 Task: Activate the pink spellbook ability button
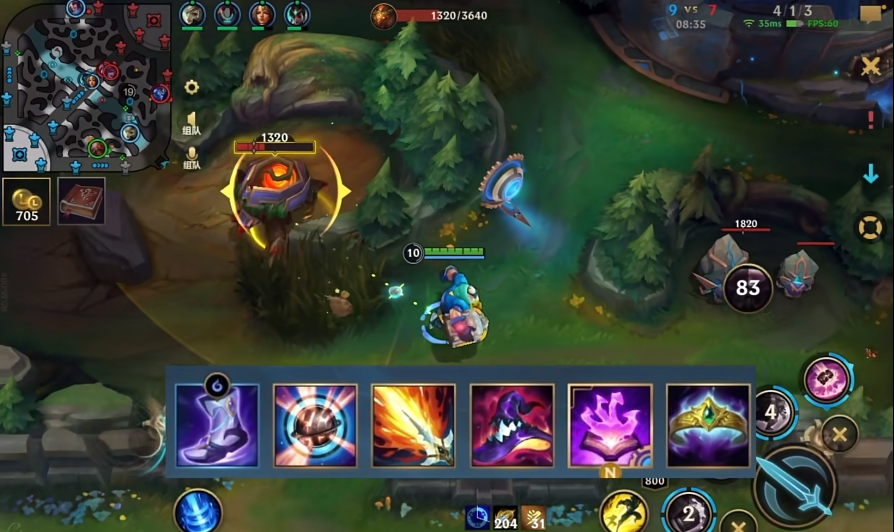pyautogui.click(x=827, y=380)
